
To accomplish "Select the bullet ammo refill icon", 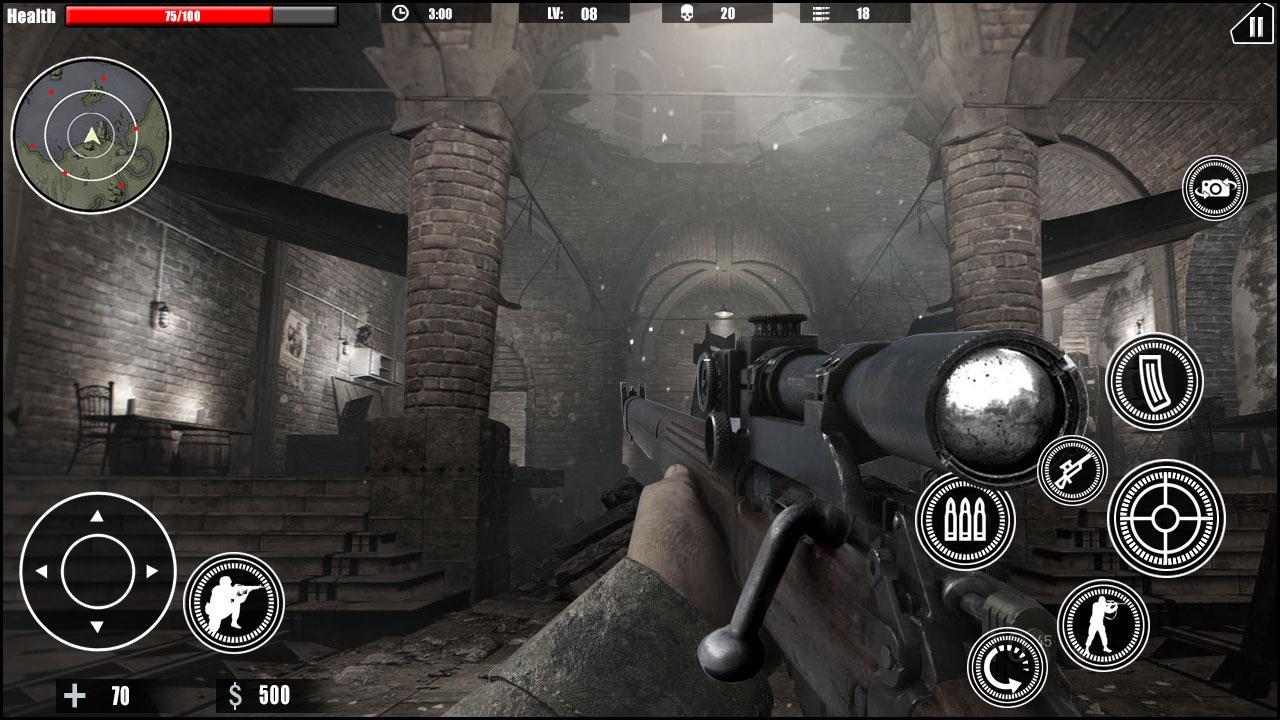I will pos(965,520).
